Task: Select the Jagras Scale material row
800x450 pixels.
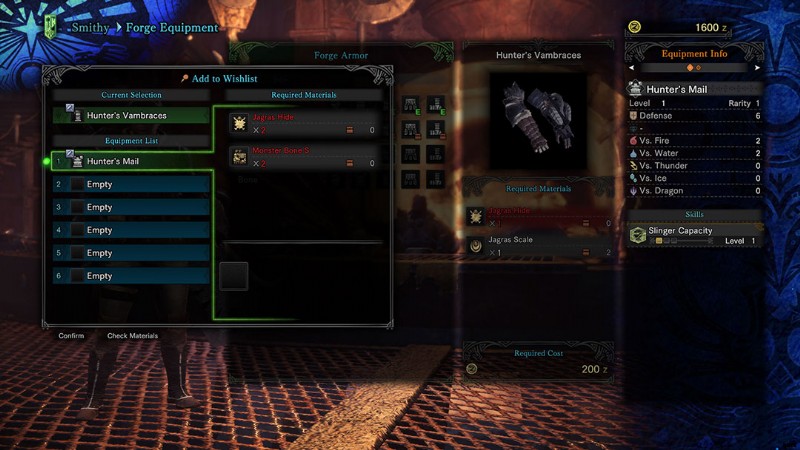Action: (539, 246)
